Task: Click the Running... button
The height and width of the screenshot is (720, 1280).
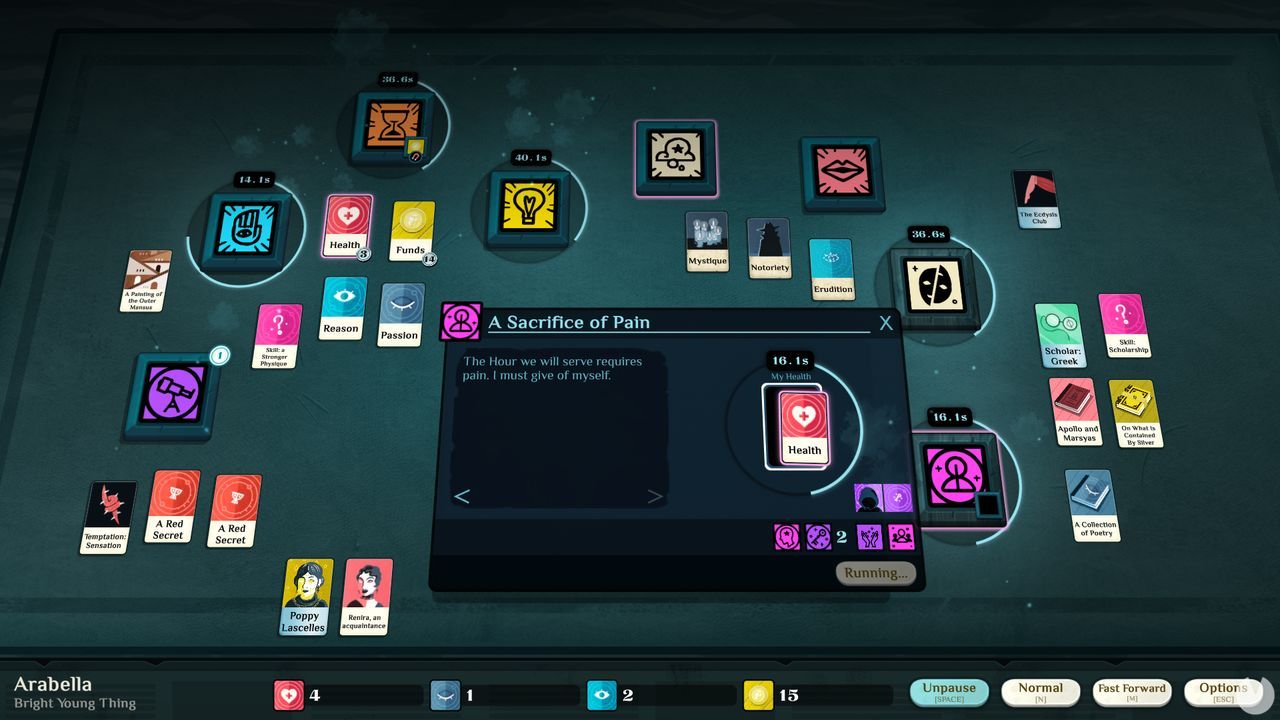Action: (875, 572)
